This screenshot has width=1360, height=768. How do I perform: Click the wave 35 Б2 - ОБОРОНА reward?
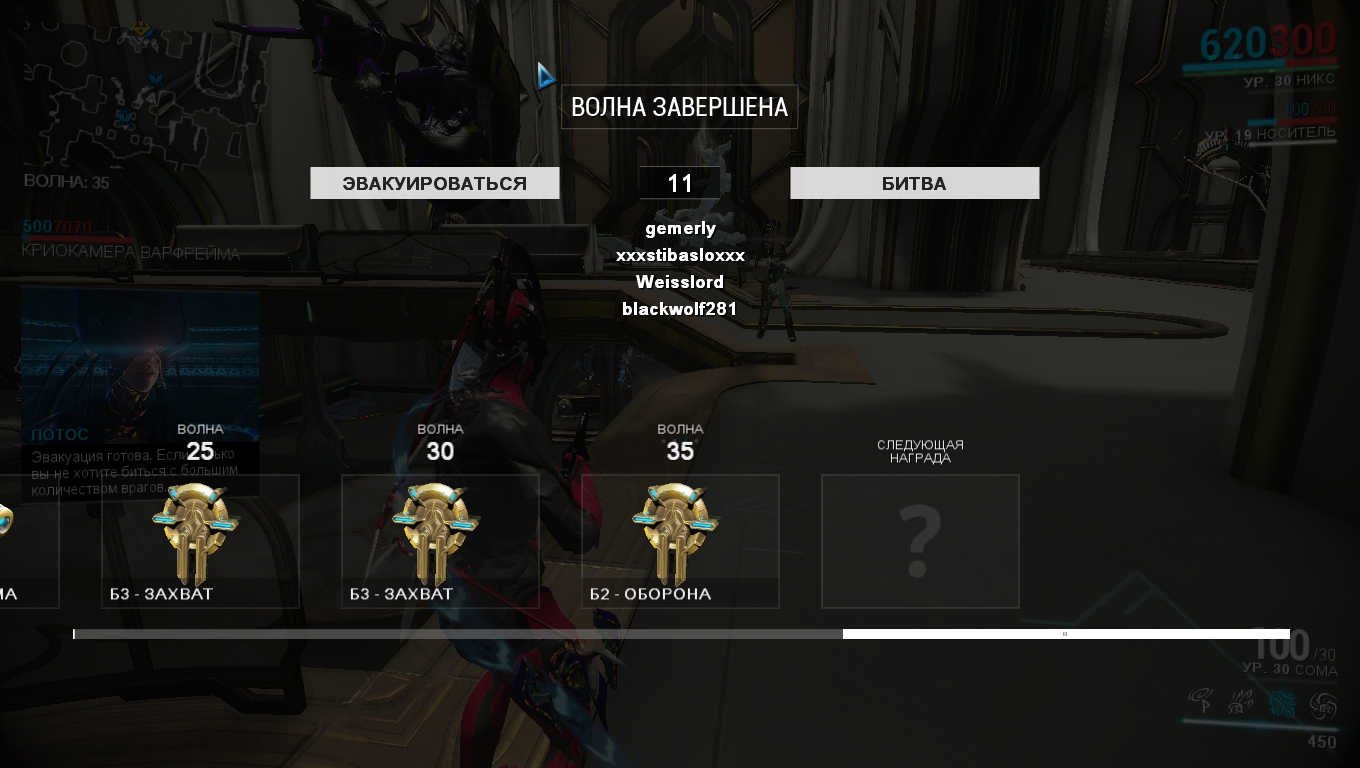(680, 540)
